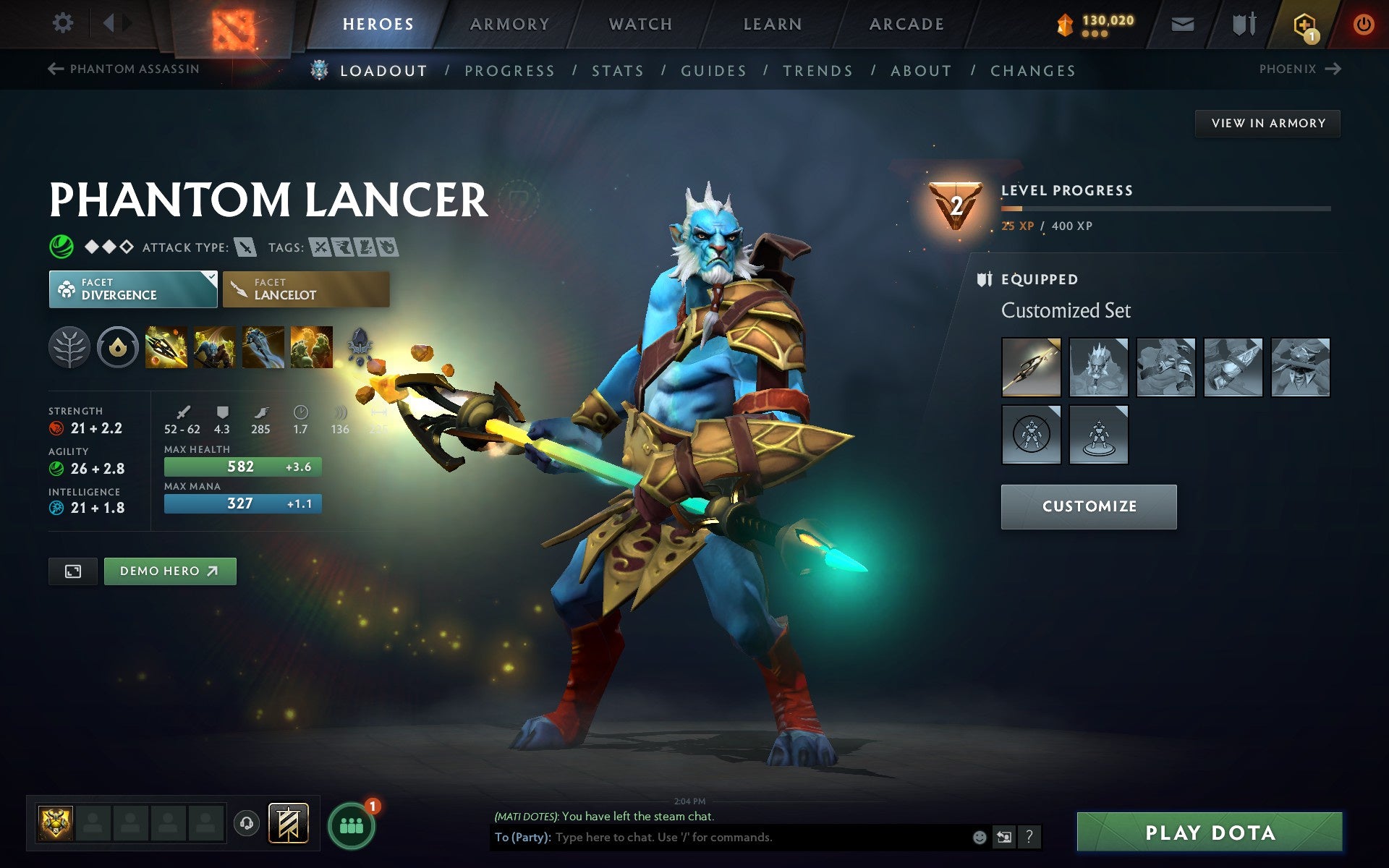
Task: Click the Dota Plus hexagon icon with notification
Action: click(1302, 23)
